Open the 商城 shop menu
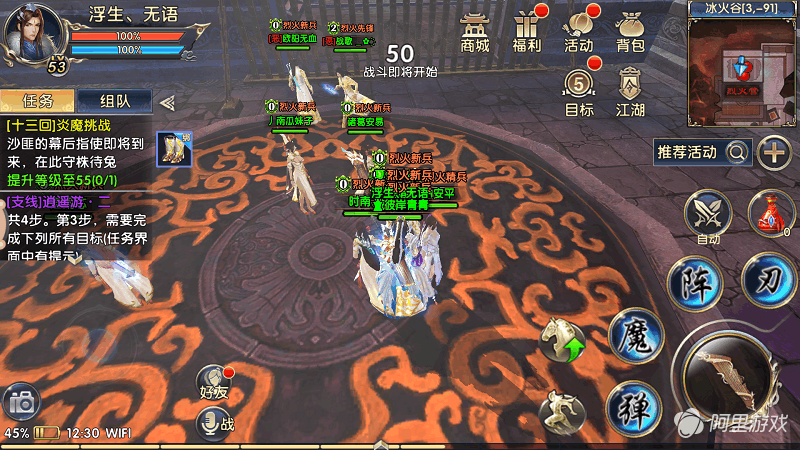 coord(475,32)
